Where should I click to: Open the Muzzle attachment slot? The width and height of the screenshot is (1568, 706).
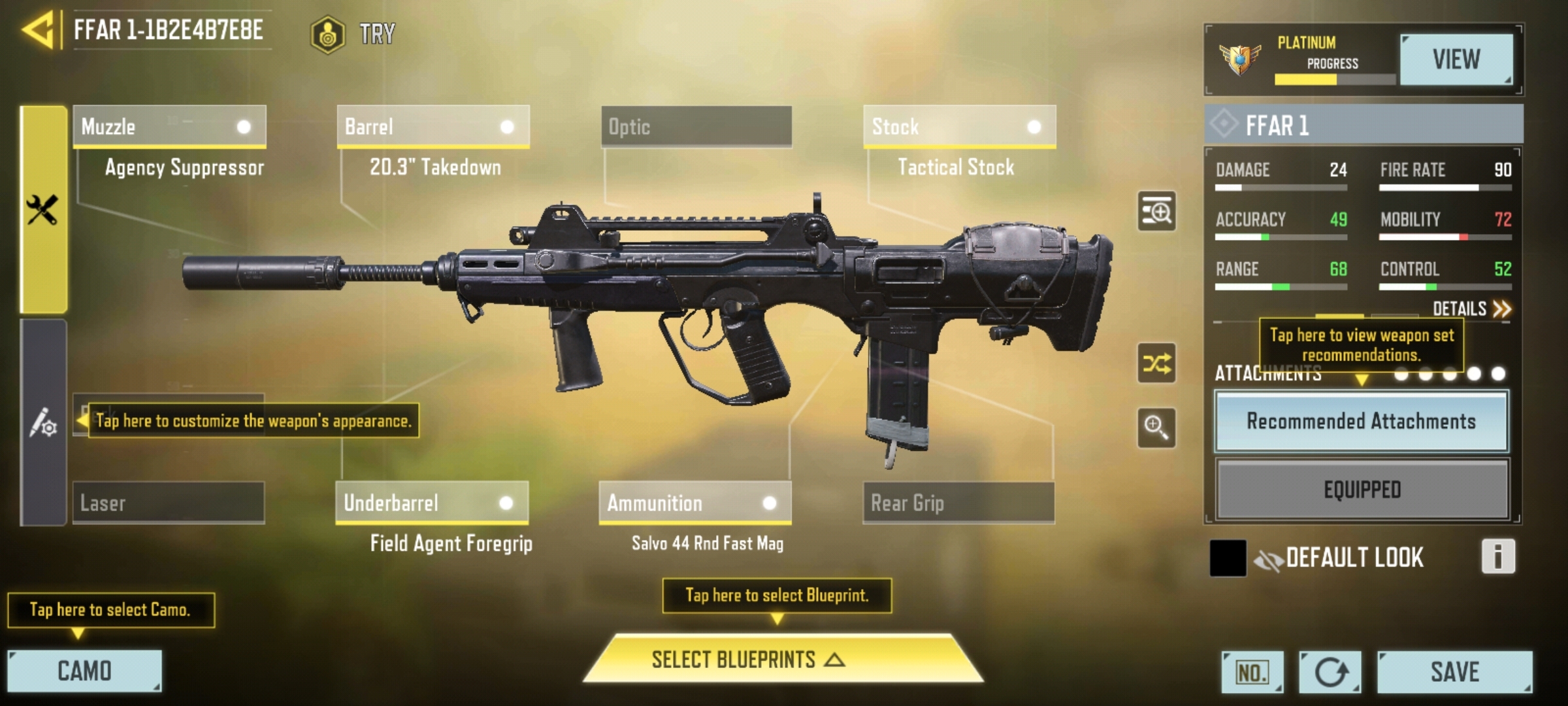(169, 126)
